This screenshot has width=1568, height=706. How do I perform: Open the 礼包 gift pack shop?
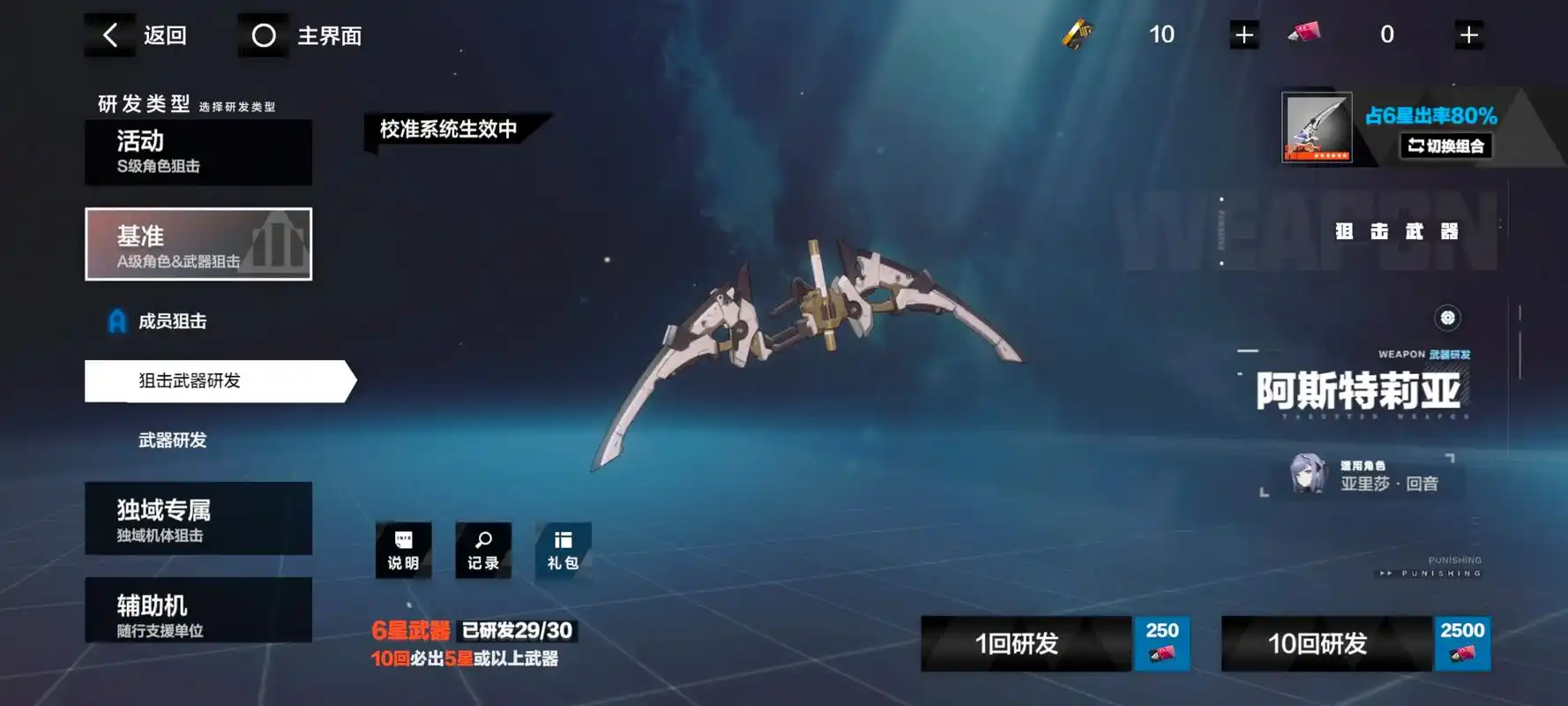pos(563,551)
